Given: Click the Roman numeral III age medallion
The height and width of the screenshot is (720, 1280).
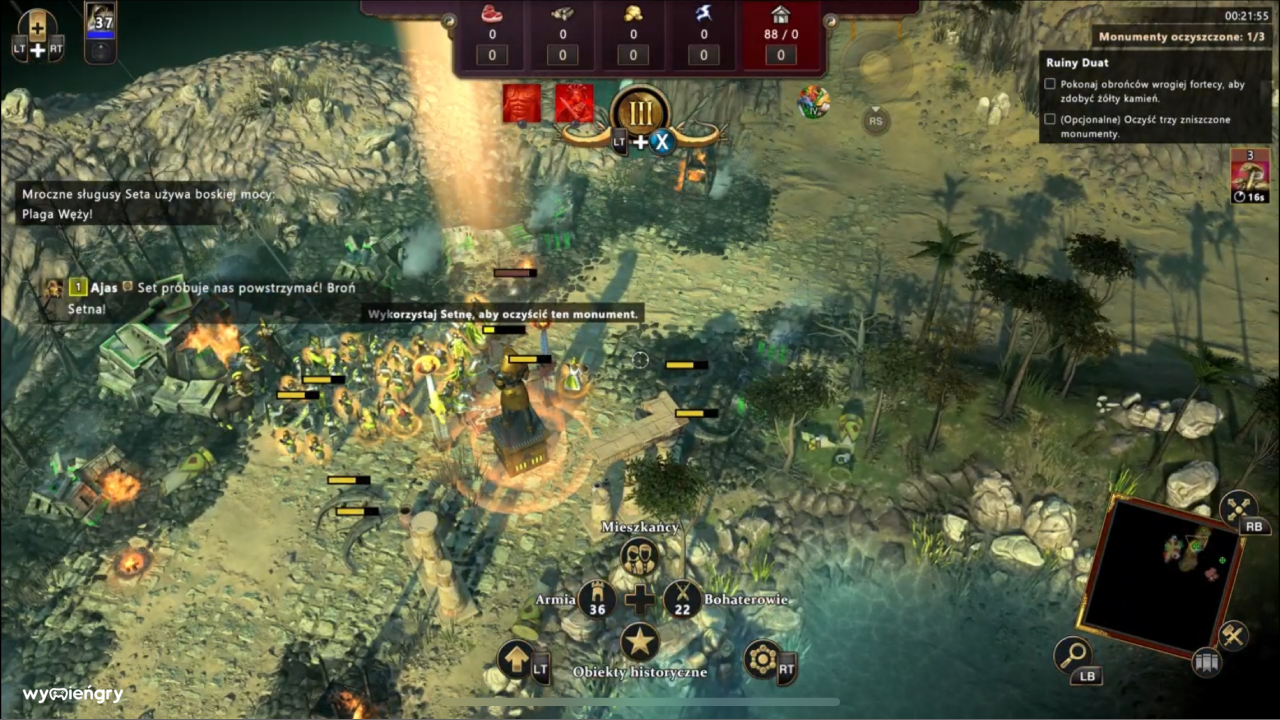Looking at the screenshot, I should click(x=639, y=110).
